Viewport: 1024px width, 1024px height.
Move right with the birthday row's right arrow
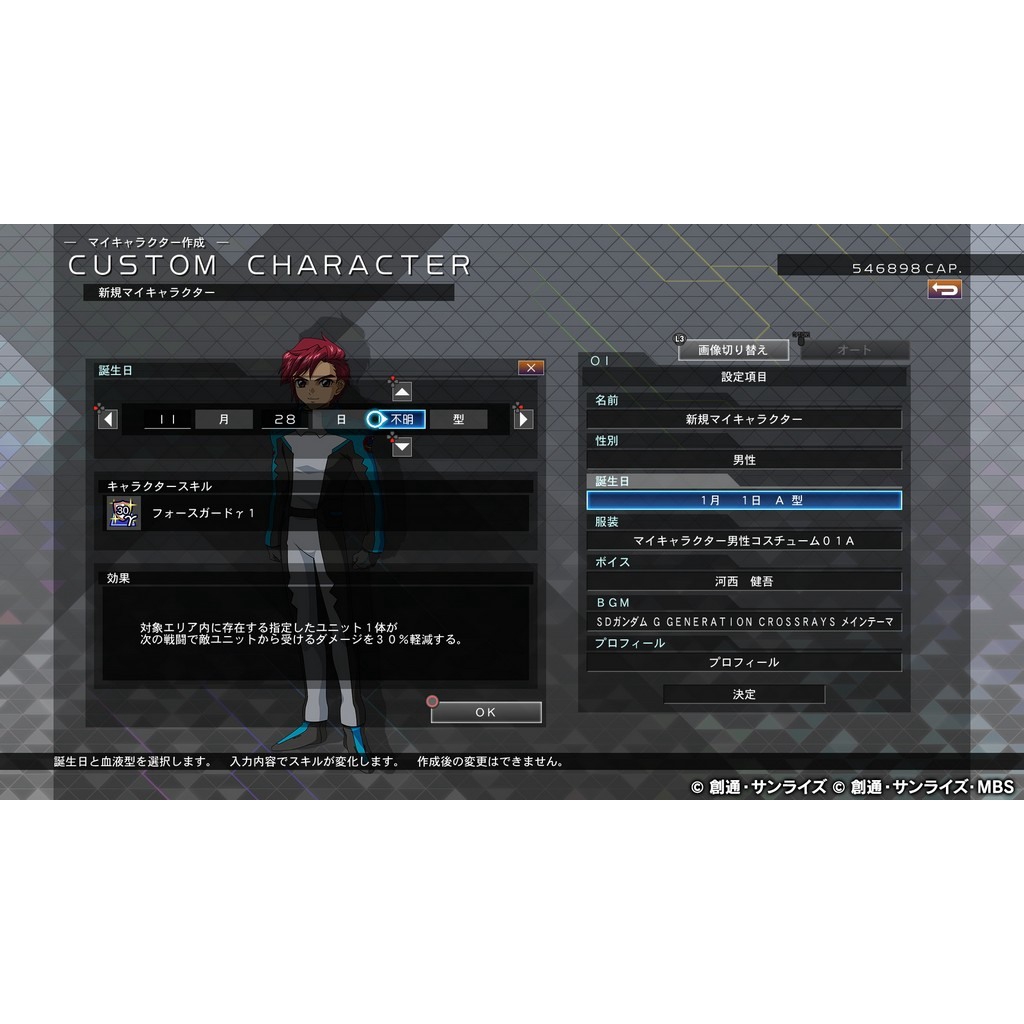click(523, 419)
